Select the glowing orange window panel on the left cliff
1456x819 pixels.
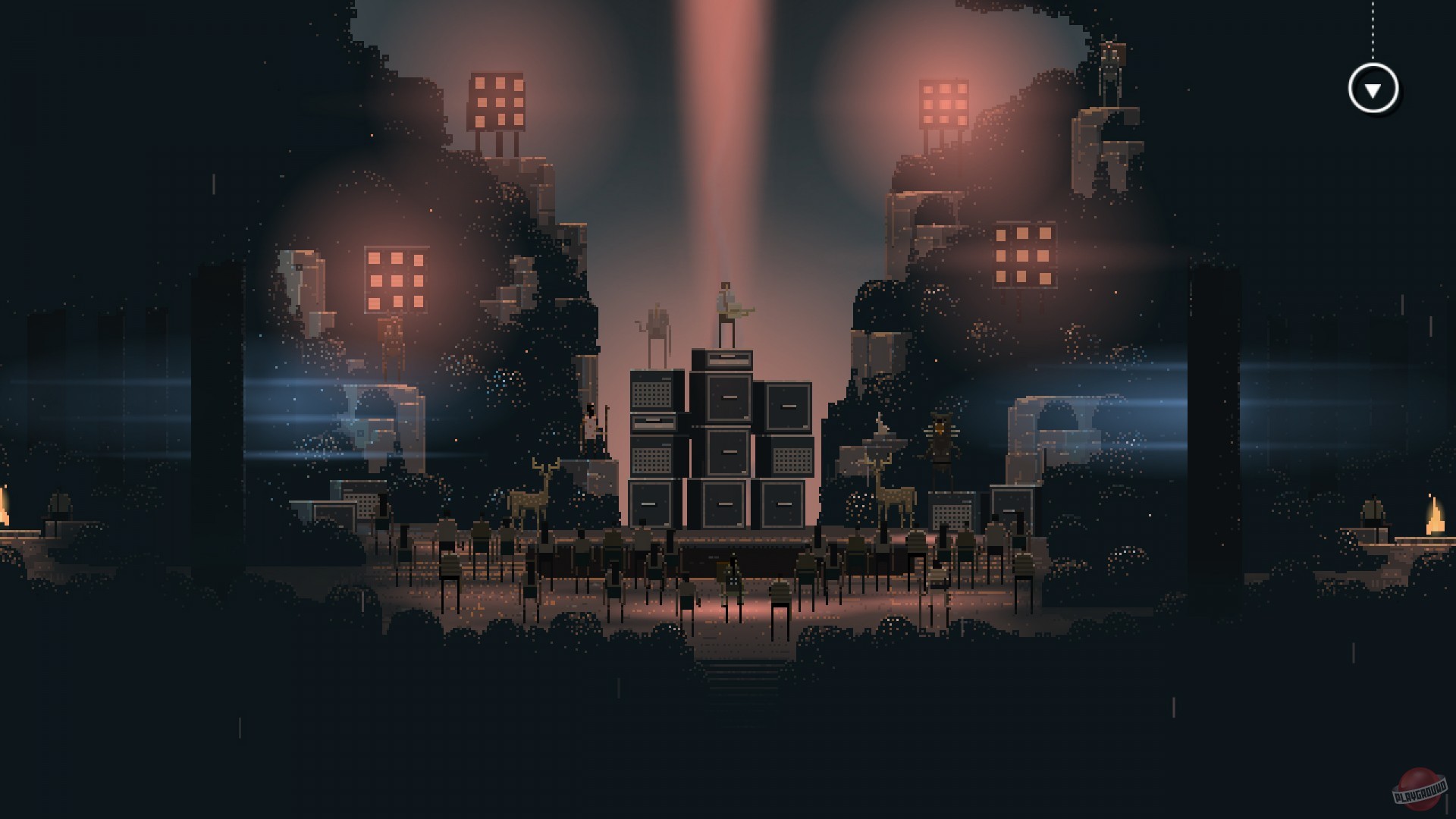pyautogui.click(x=394, y=279)
